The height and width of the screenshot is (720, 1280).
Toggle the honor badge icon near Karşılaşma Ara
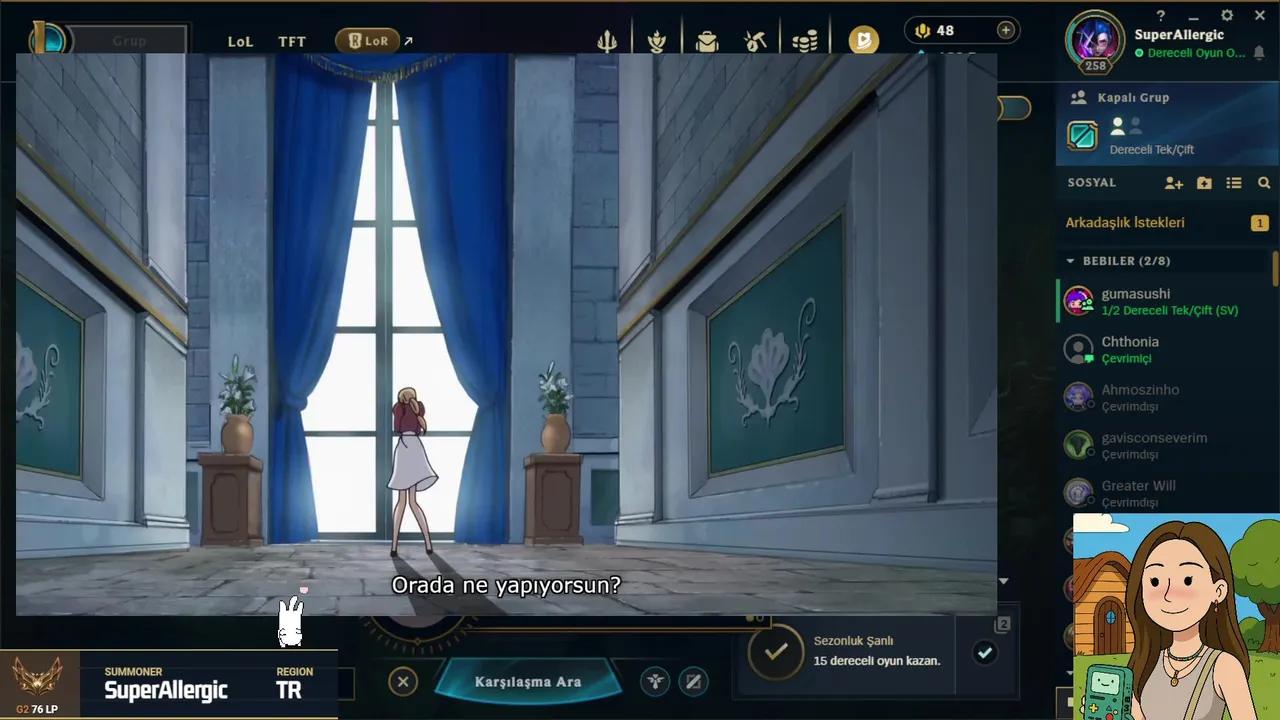point(657,681)
